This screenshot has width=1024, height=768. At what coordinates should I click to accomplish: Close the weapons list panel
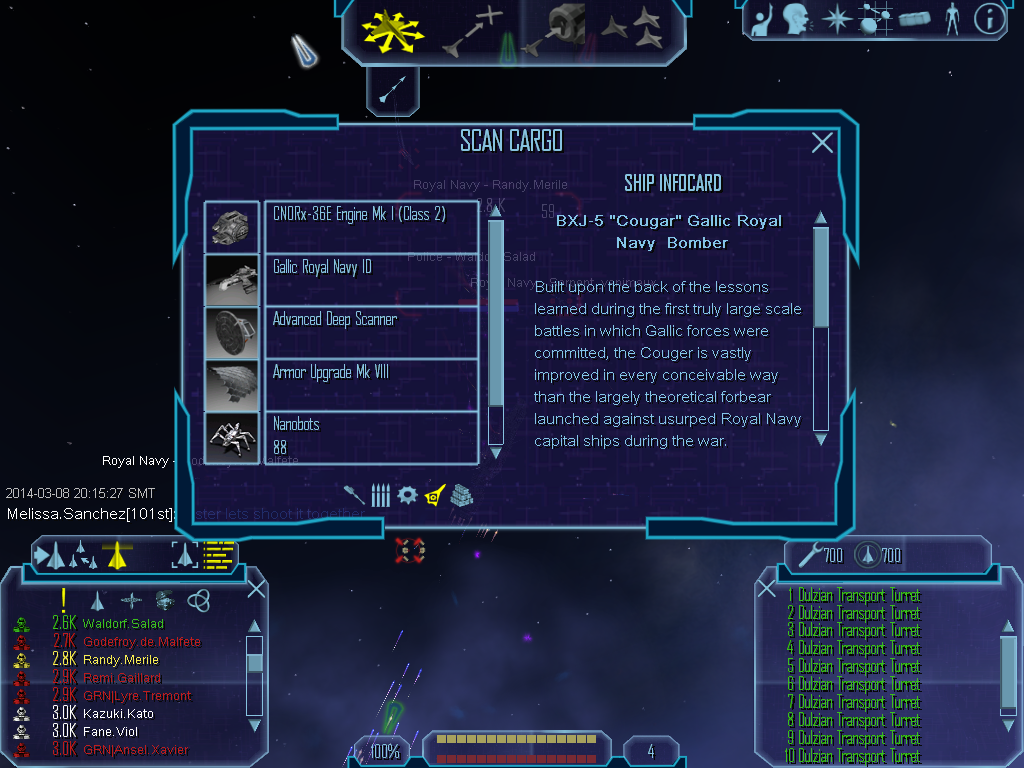(767, 589)
